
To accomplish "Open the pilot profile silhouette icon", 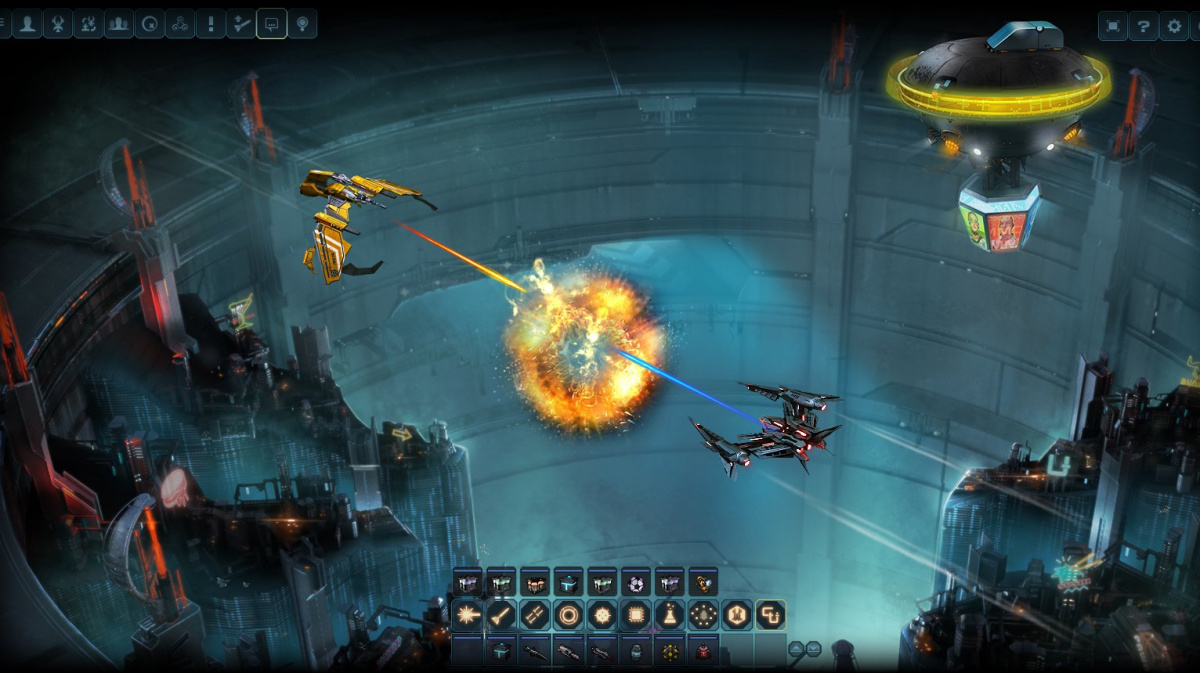I will coord(27,24).
